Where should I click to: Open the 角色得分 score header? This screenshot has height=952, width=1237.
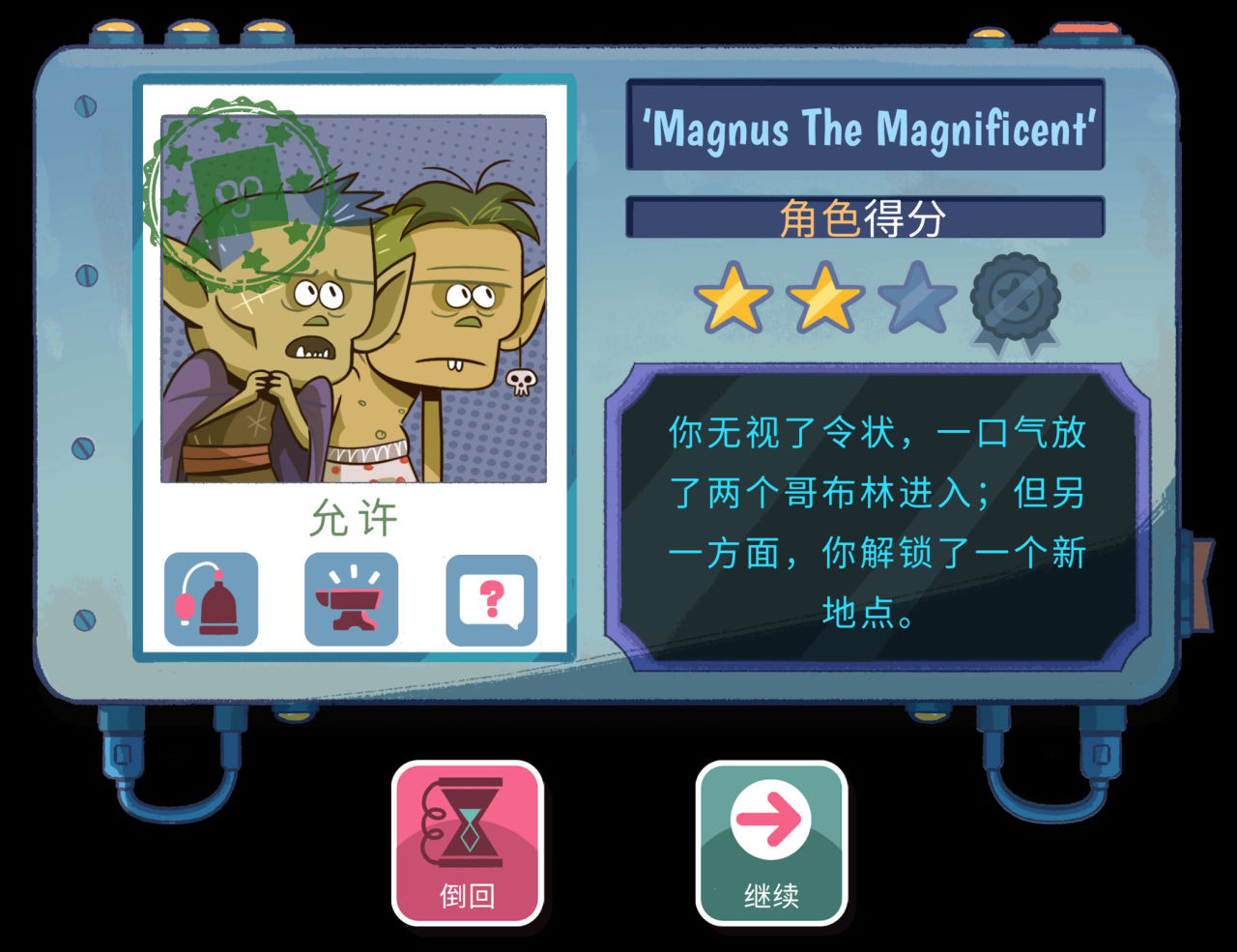(865, 216)
